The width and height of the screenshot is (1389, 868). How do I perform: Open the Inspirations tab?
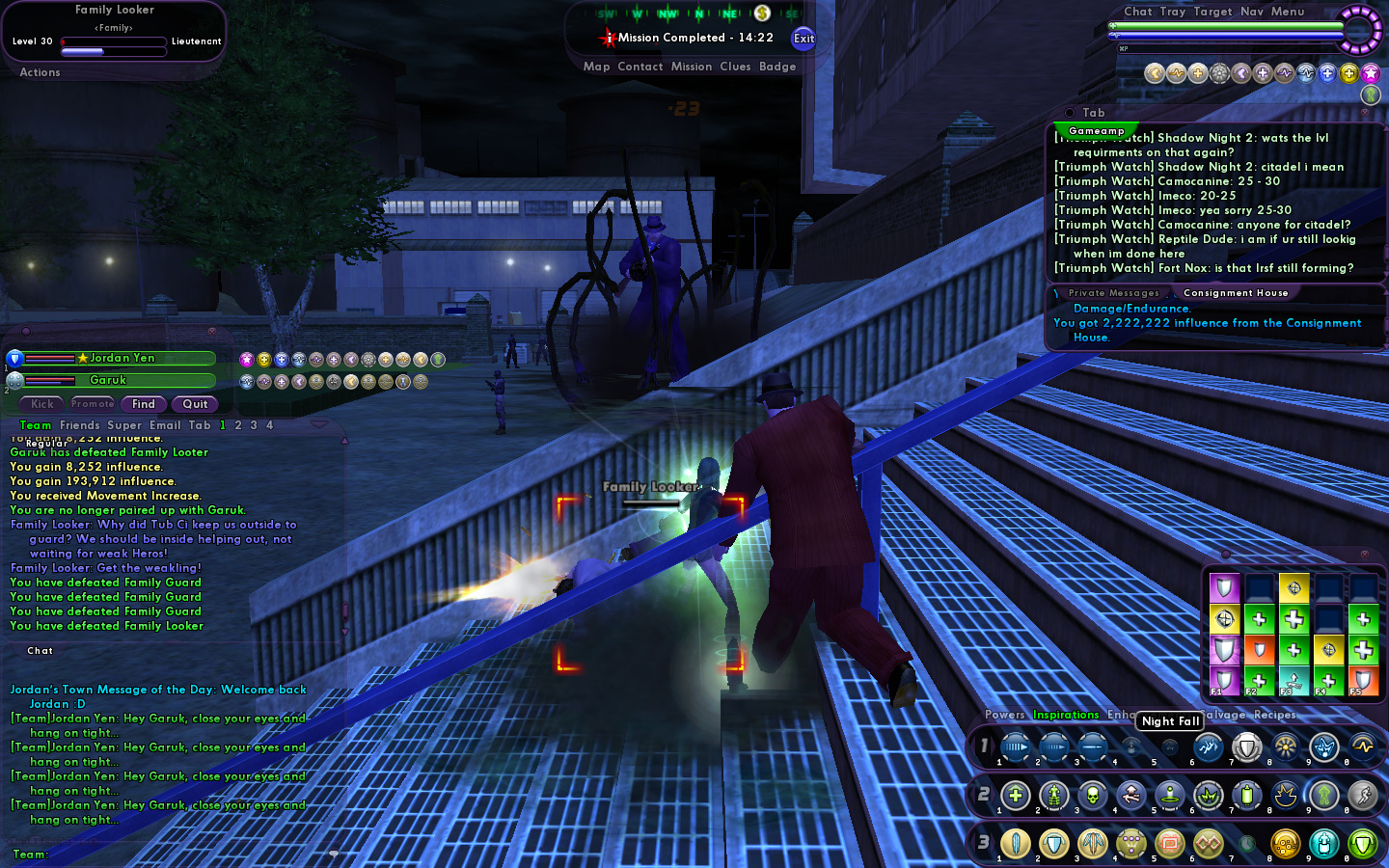1066,715
